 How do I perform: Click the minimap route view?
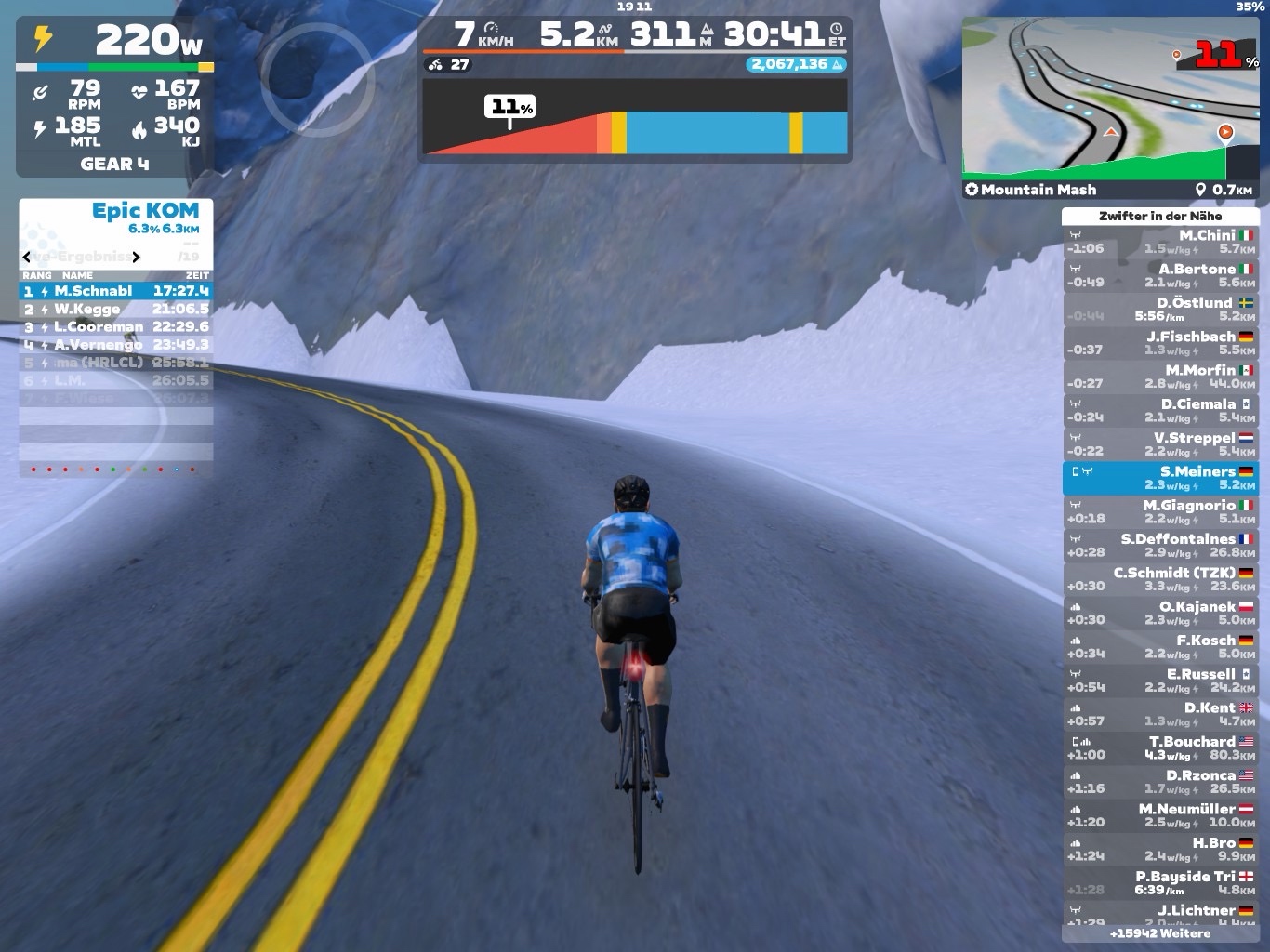pos(1110,98)
